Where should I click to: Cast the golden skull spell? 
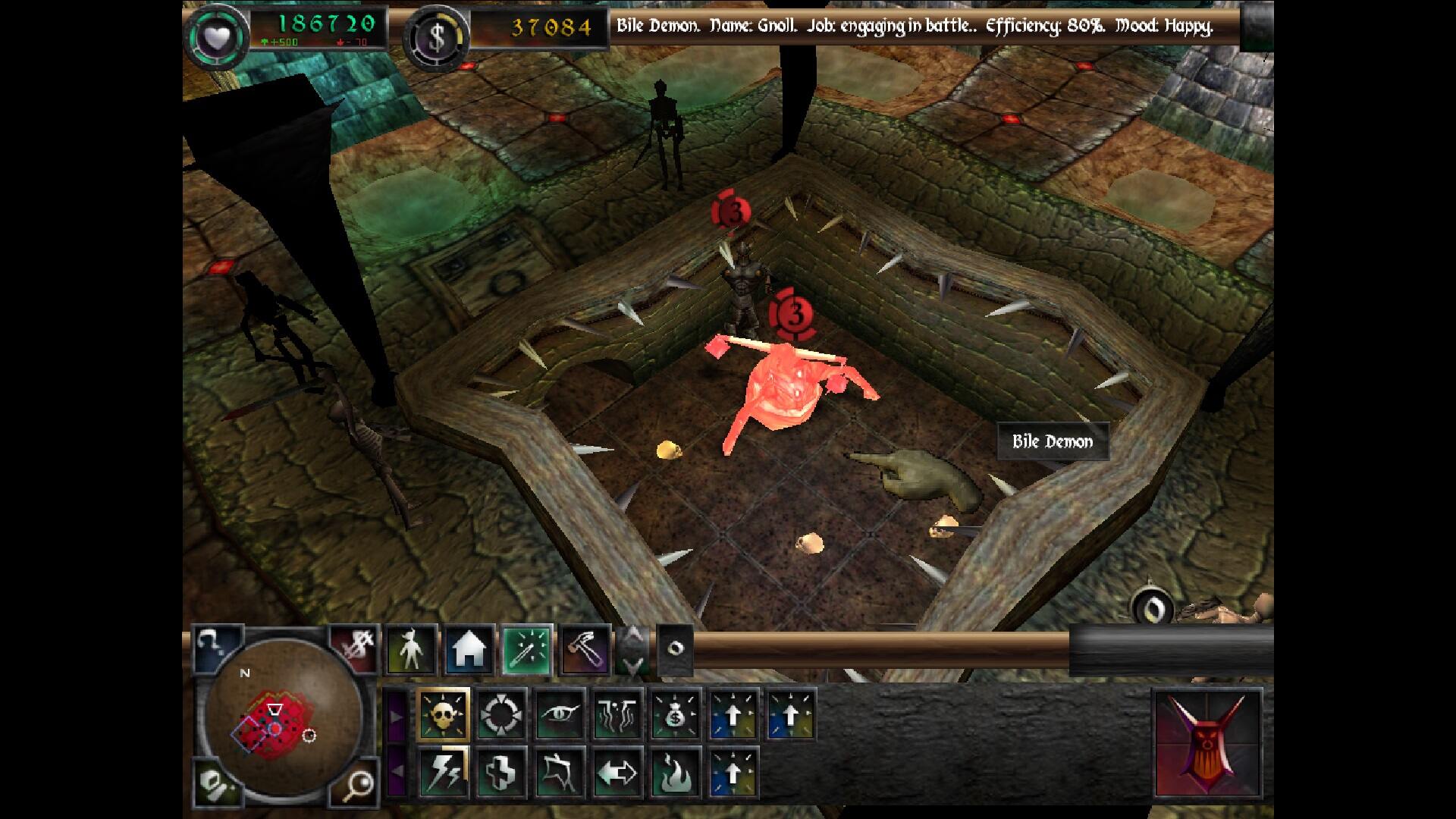point(443,714)
